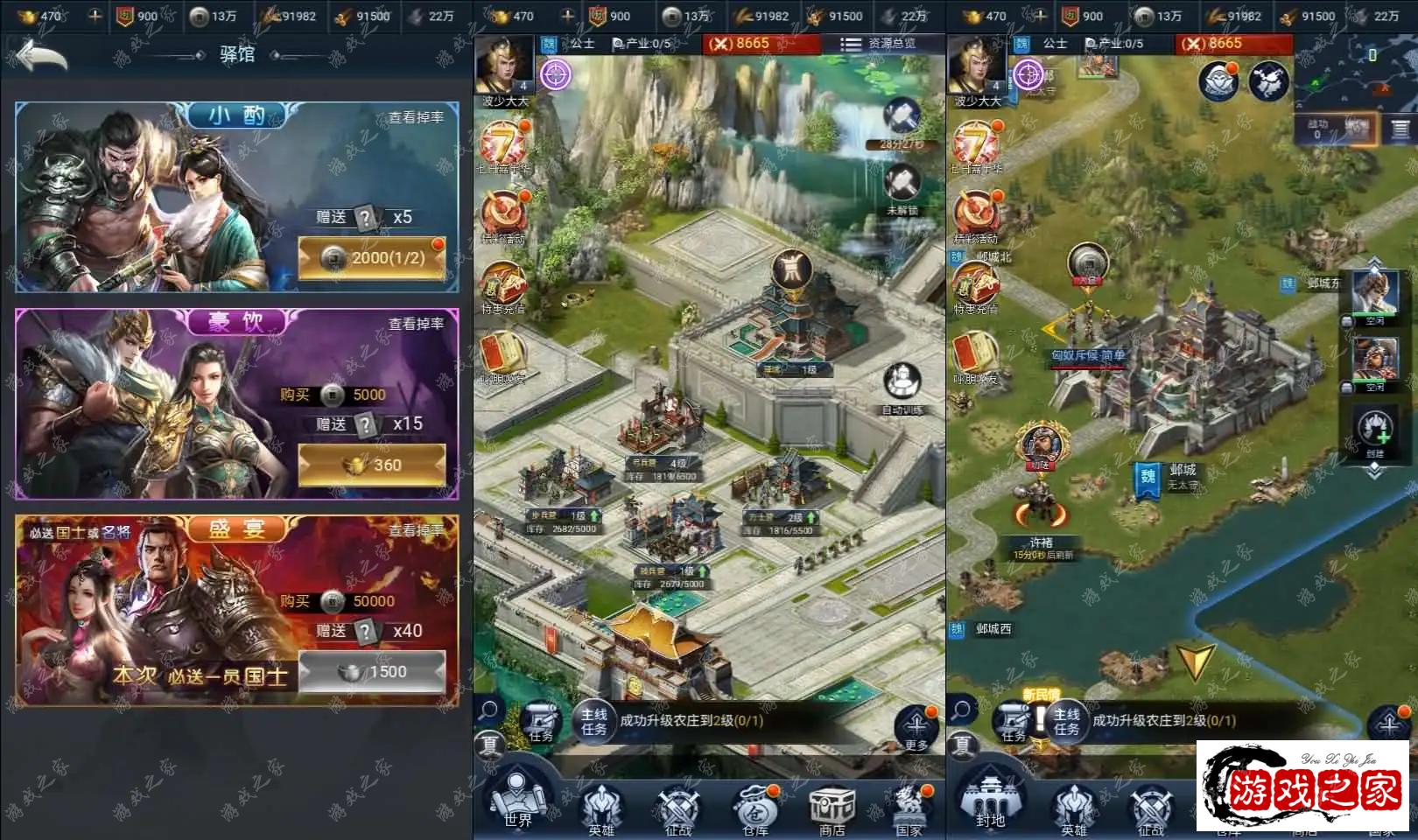Open the 商店 shop
Viewport: 1418px width, 840px height.
[x=832, y=807]
